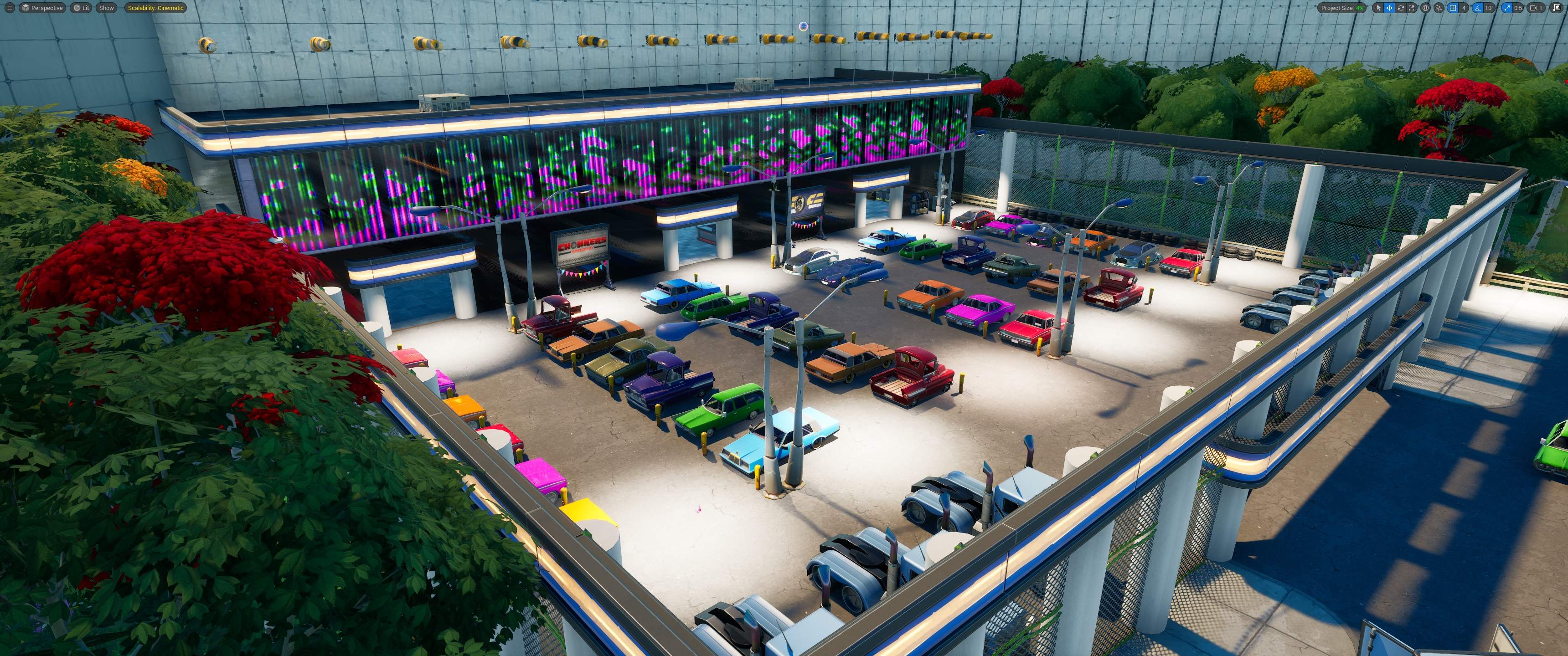1568x656 pixels.
Task: Open the Project Size indicator
Action: coord(1342,8)
